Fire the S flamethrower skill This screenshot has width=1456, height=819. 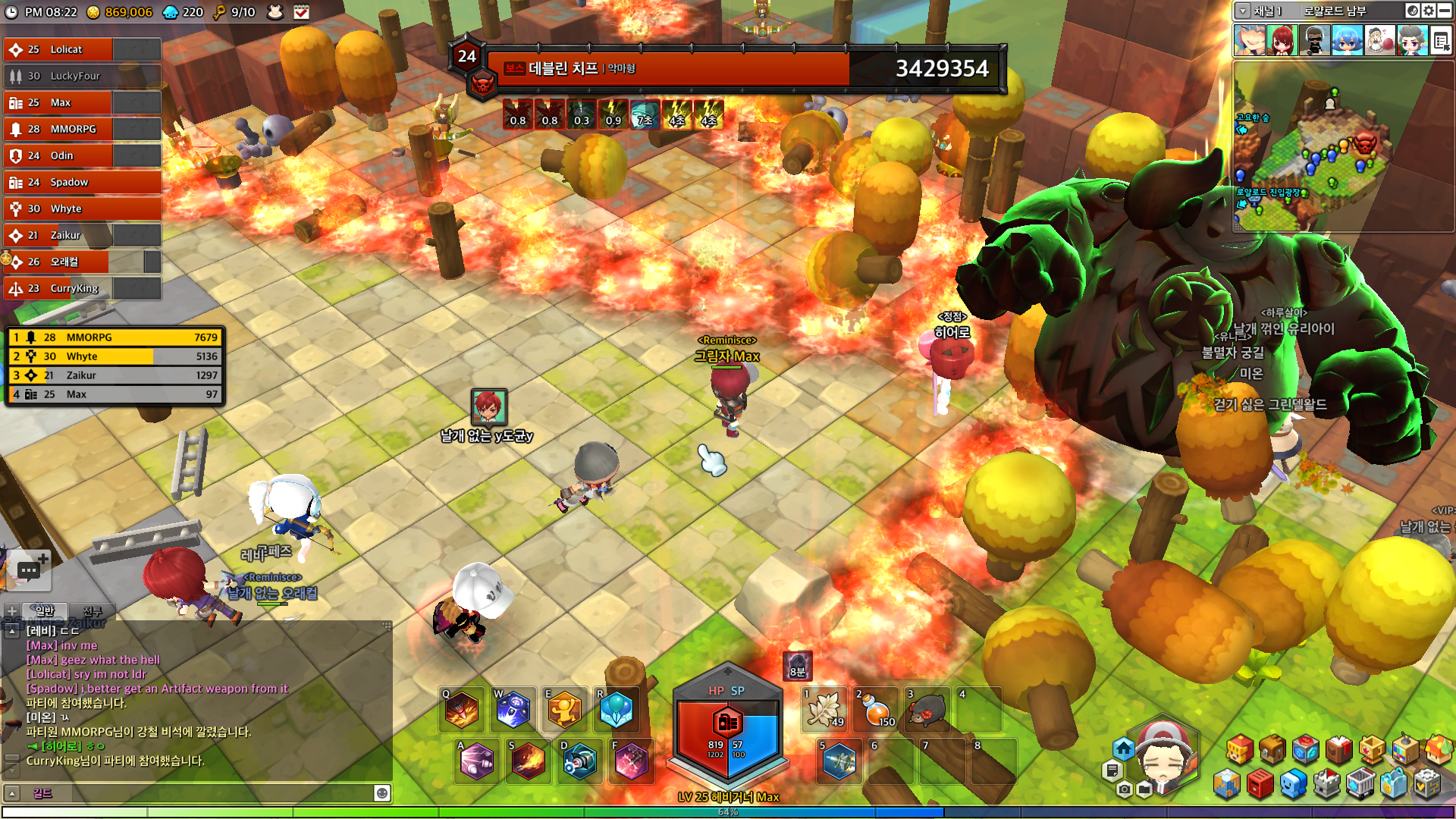[x=529, y=761]
